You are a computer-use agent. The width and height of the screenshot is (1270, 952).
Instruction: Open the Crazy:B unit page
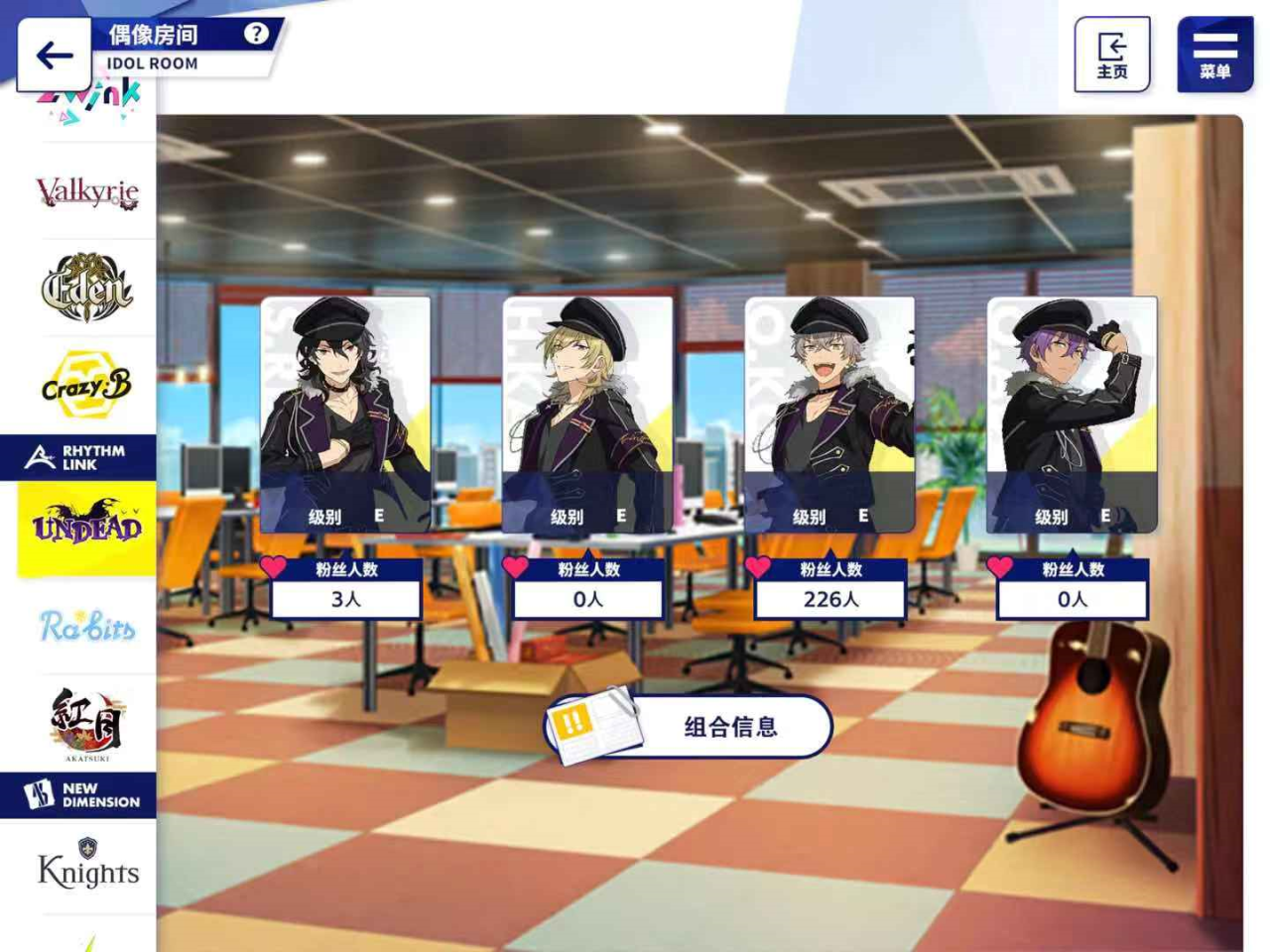pyautogui.click(x=84, y=382)
